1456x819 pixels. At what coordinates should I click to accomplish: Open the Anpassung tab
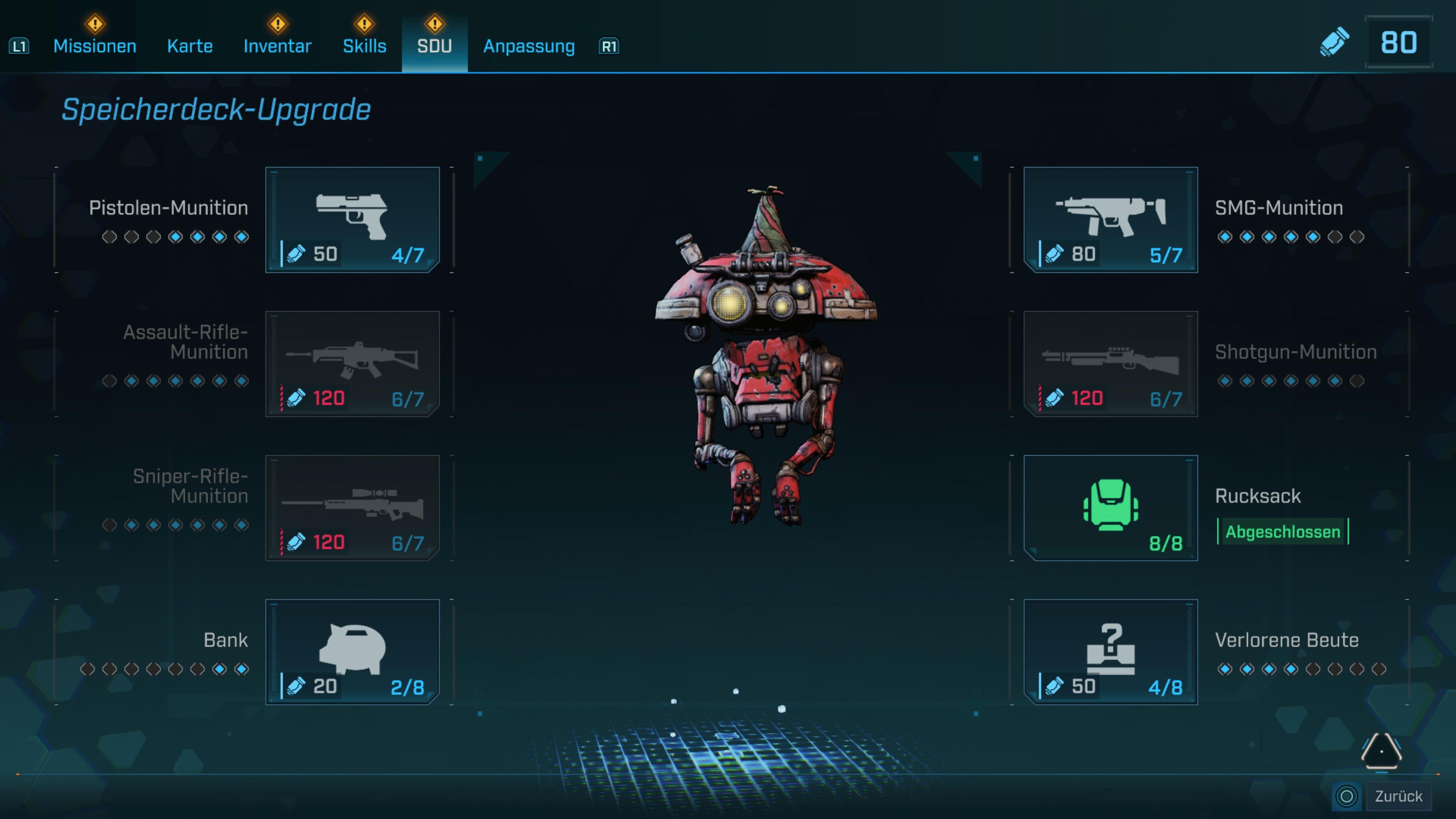529,46
